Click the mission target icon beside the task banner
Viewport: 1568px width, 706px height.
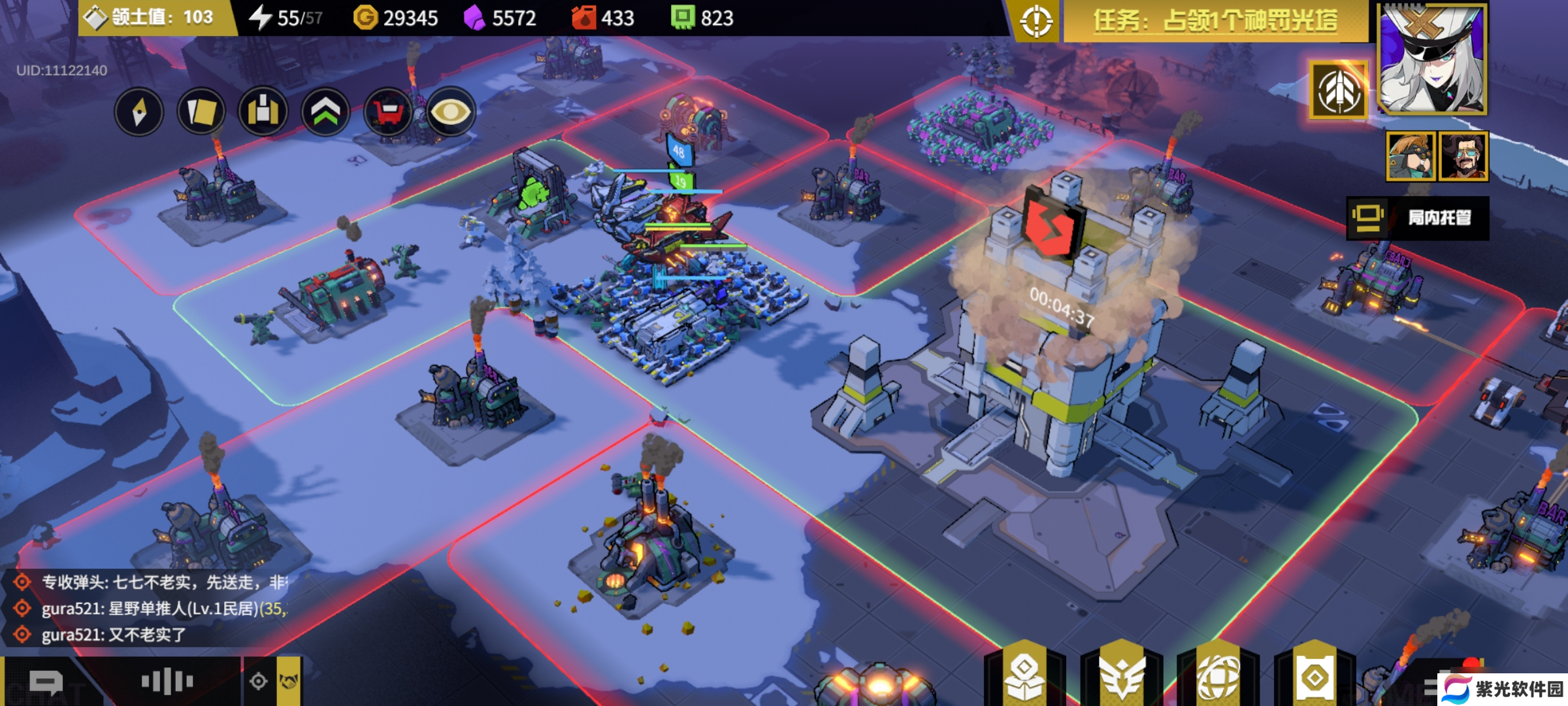(x=1036, y=22)
